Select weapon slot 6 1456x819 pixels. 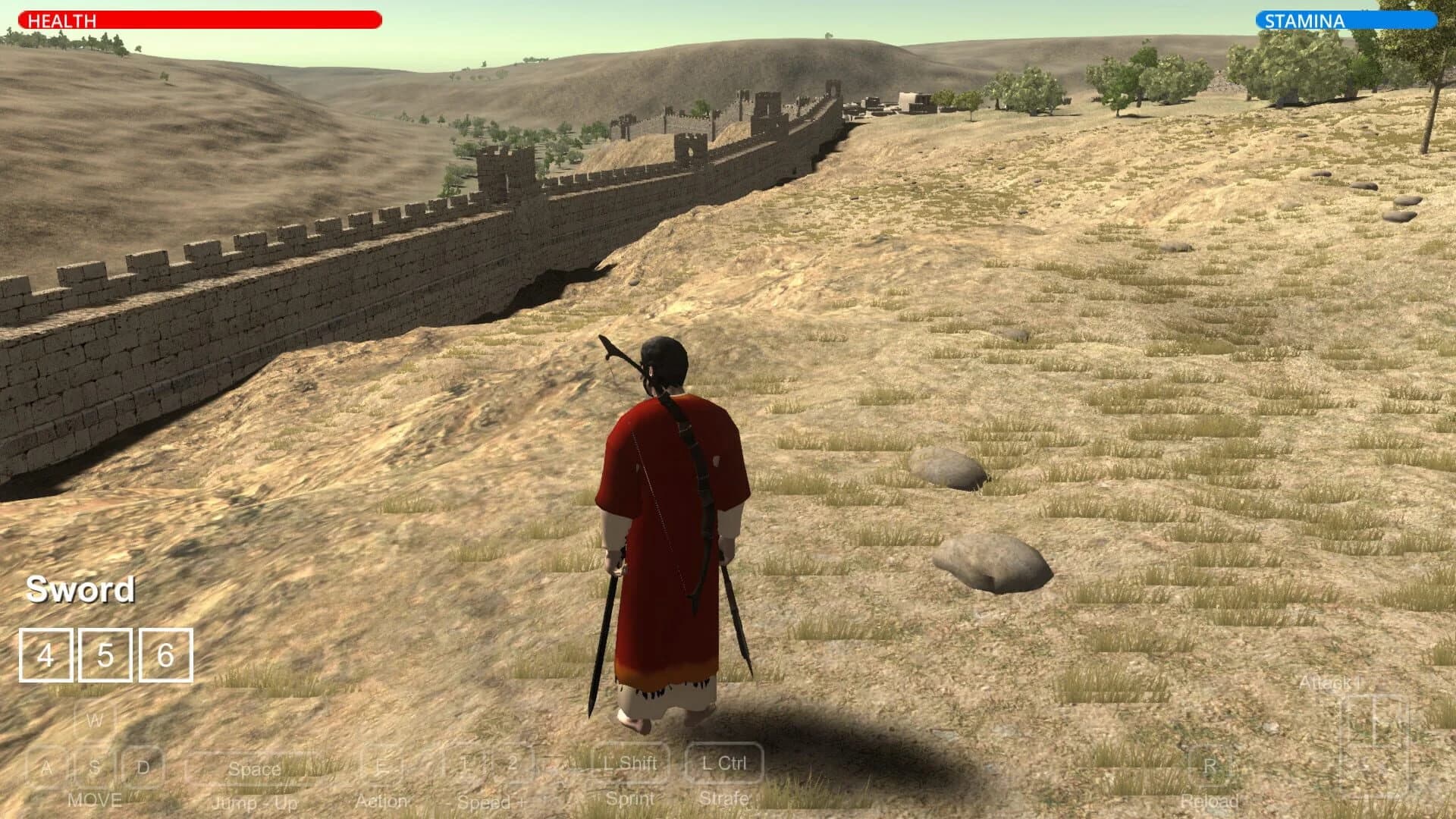164,654
